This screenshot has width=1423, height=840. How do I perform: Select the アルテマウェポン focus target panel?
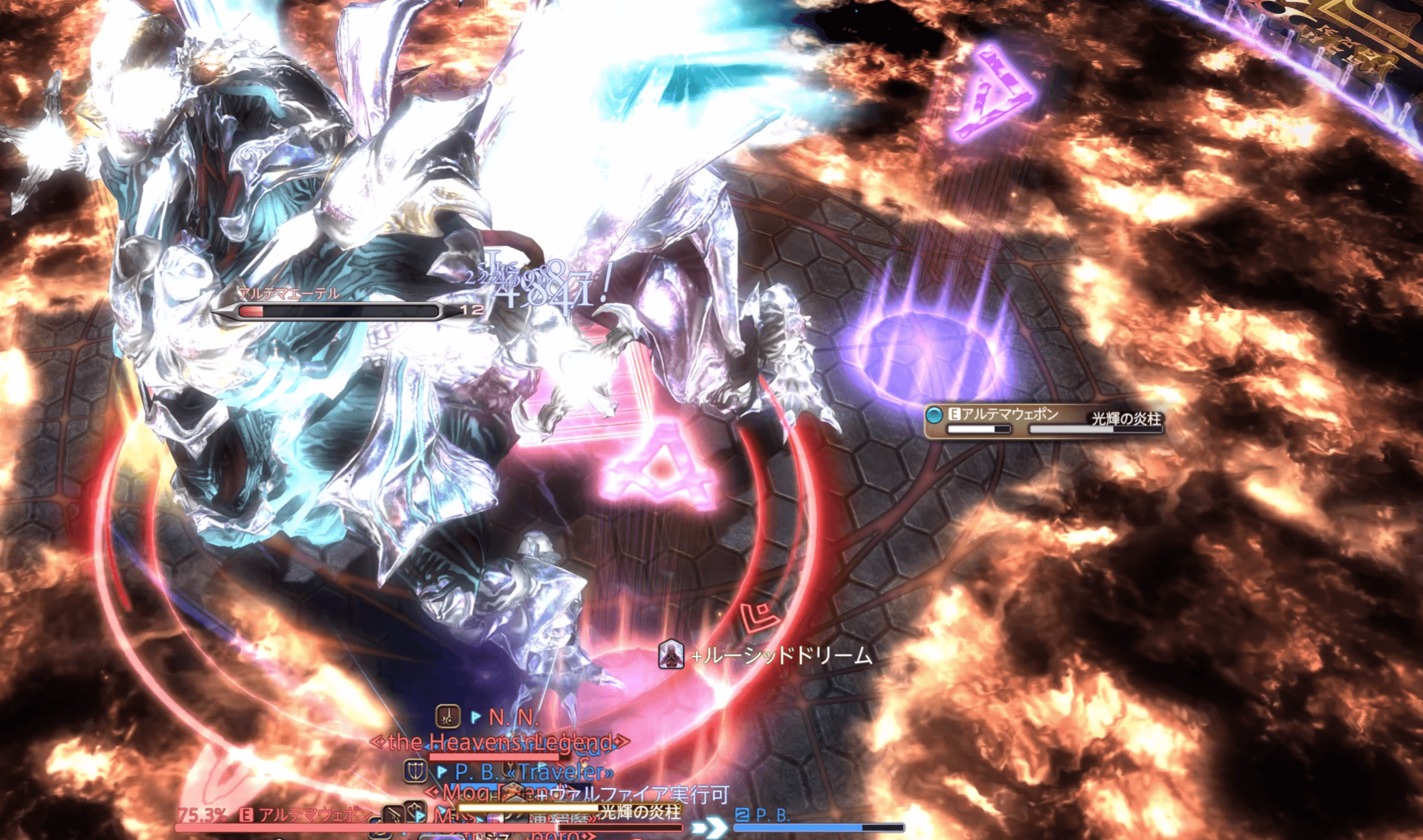click(1043, 420)
